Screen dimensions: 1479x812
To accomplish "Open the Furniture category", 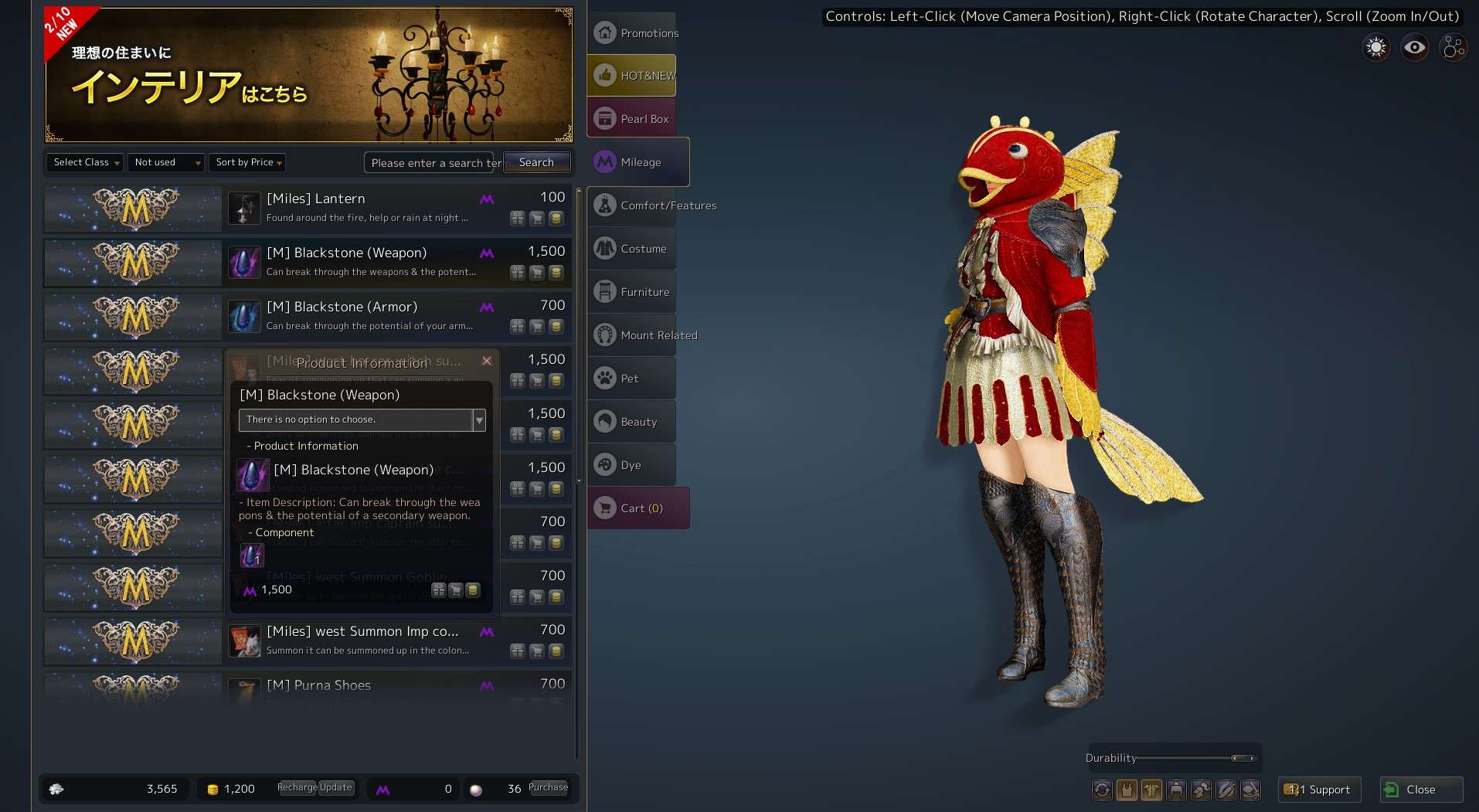I will coord(632,292).
